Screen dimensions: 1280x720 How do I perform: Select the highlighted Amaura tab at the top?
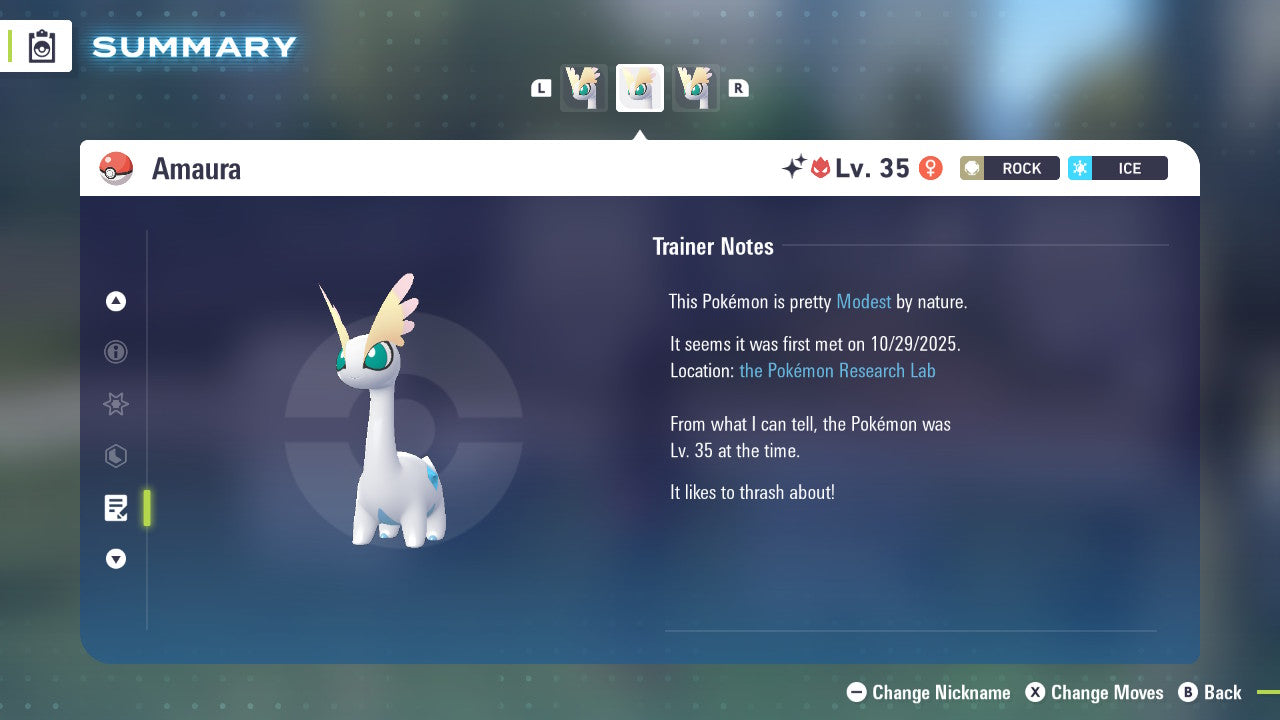[640, 87]
